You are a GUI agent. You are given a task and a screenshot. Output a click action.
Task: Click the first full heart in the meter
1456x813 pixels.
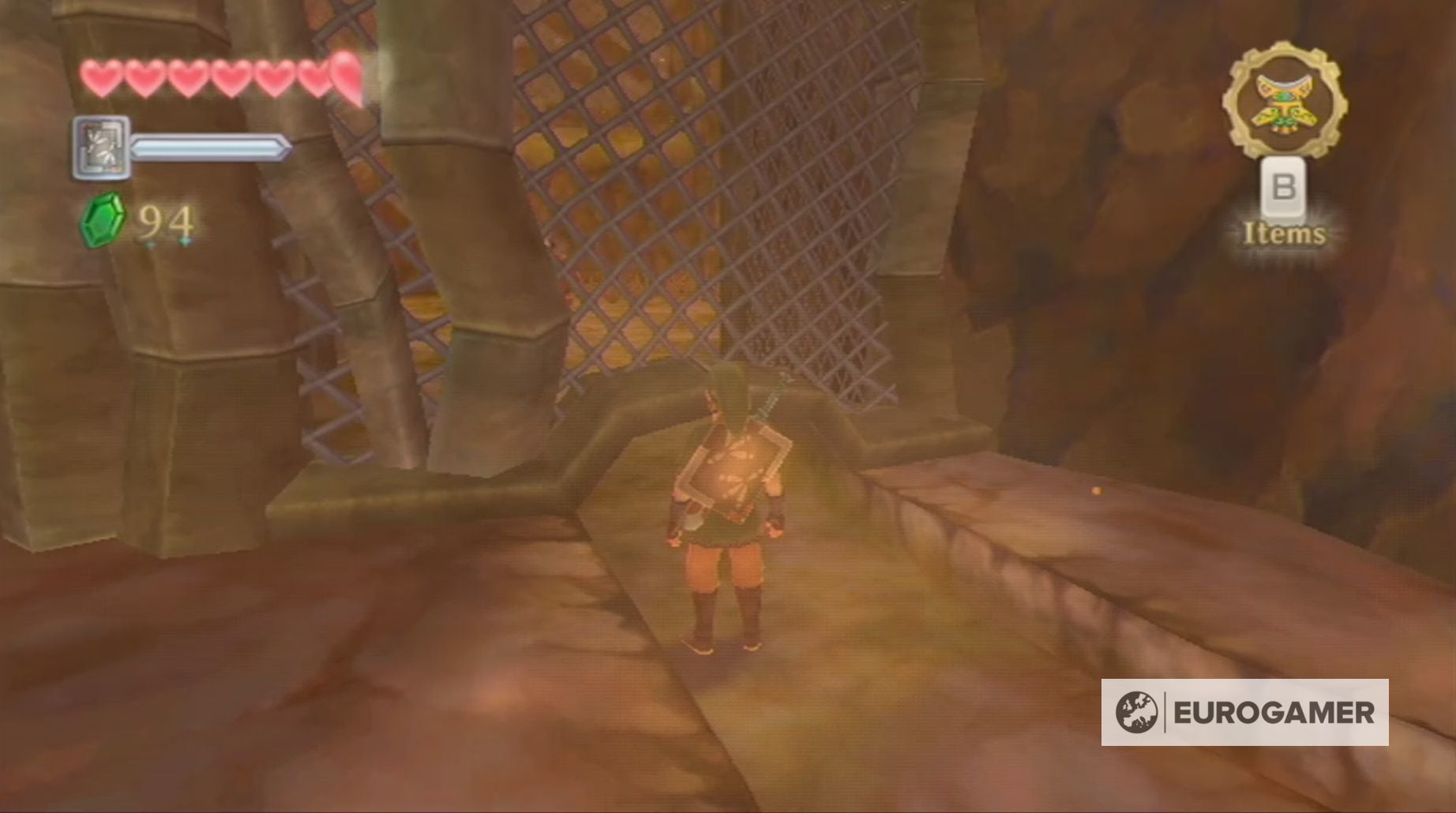pos(101,77)
